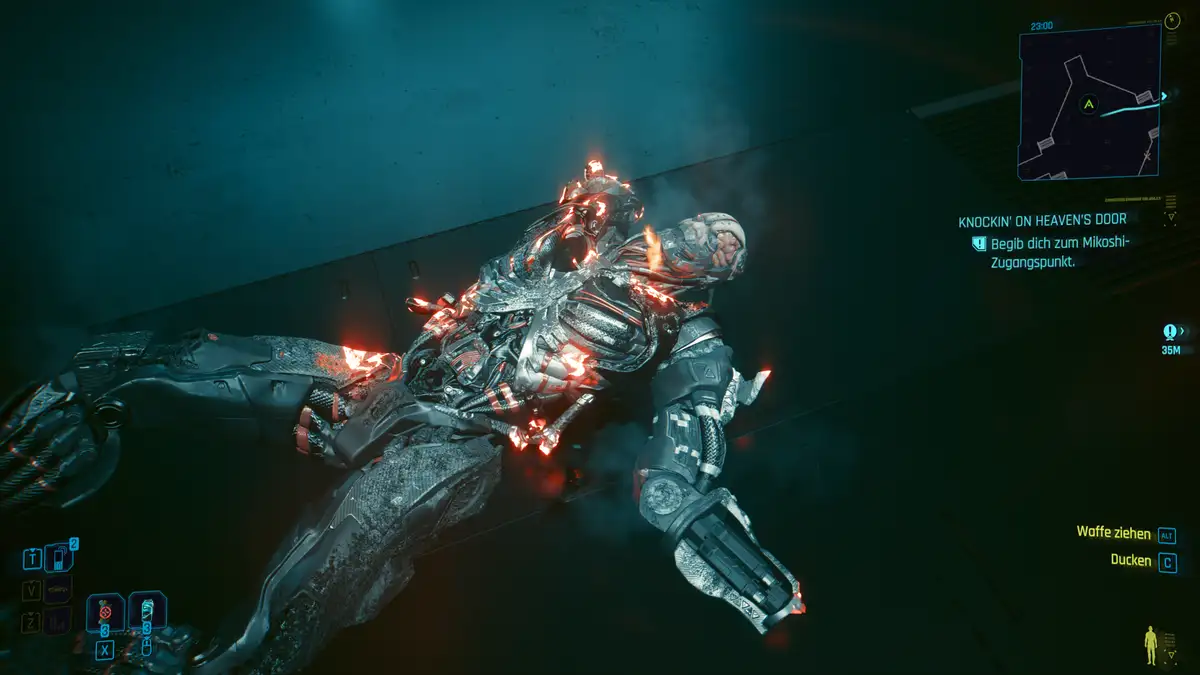
Task: Click the yellow body stance indicator
Action: (1152, 645)
